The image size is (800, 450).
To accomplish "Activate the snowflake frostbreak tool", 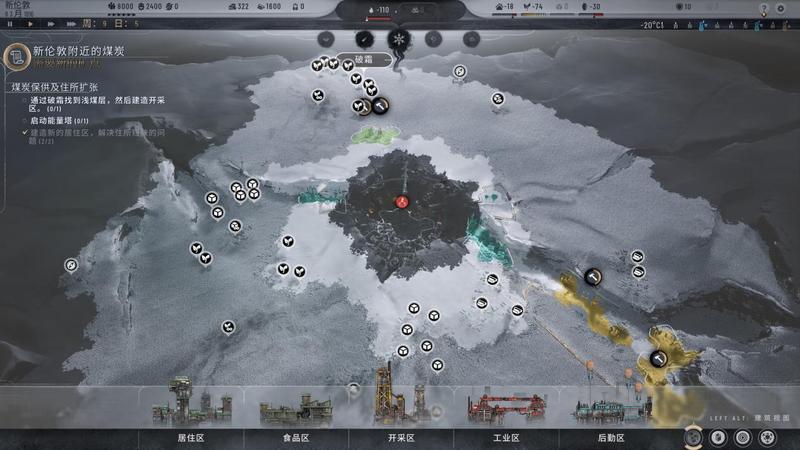I will [398, 39].
